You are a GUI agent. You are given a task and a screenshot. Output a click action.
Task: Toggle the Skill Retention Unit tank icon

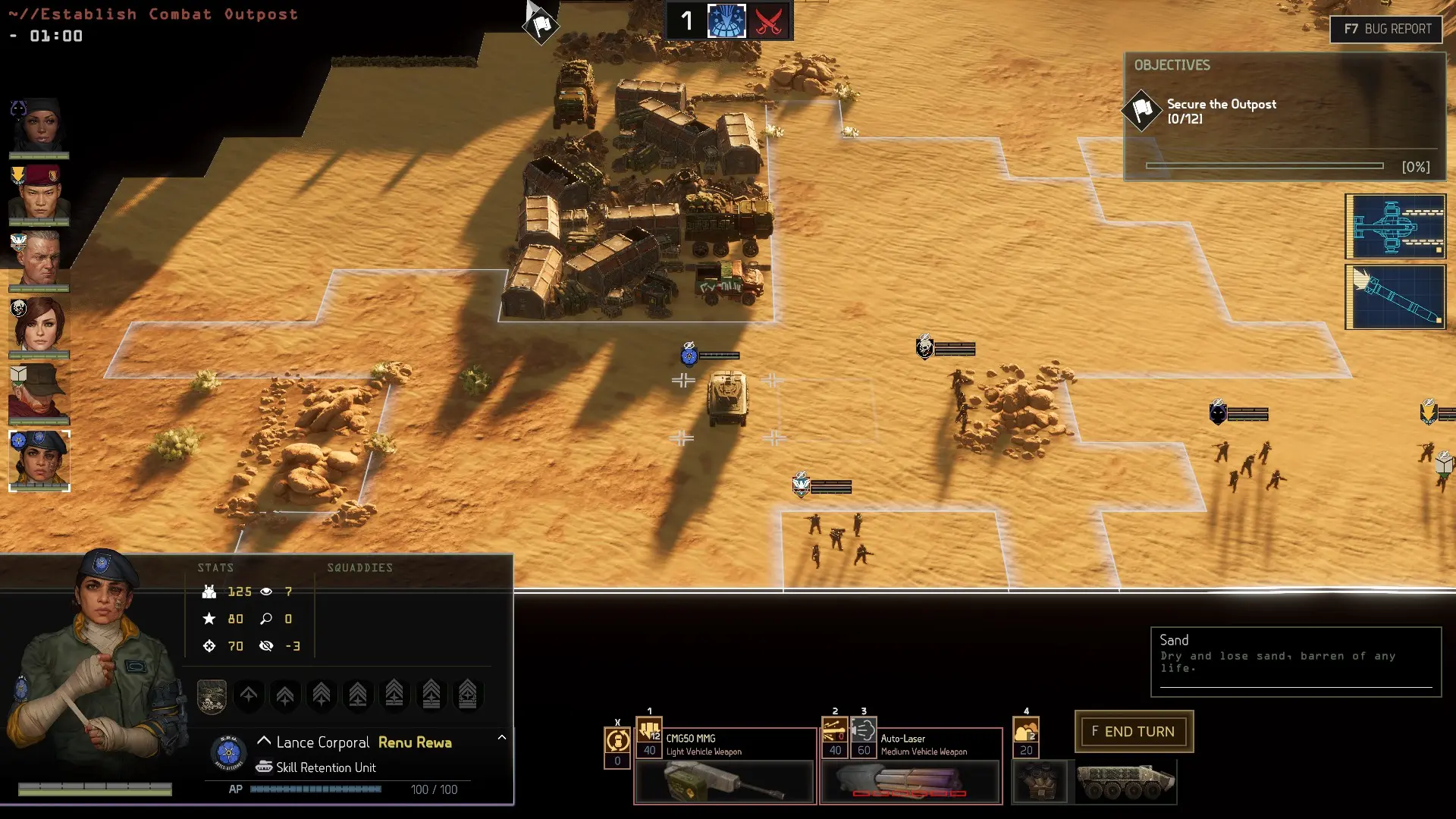[x=265, y=767]
